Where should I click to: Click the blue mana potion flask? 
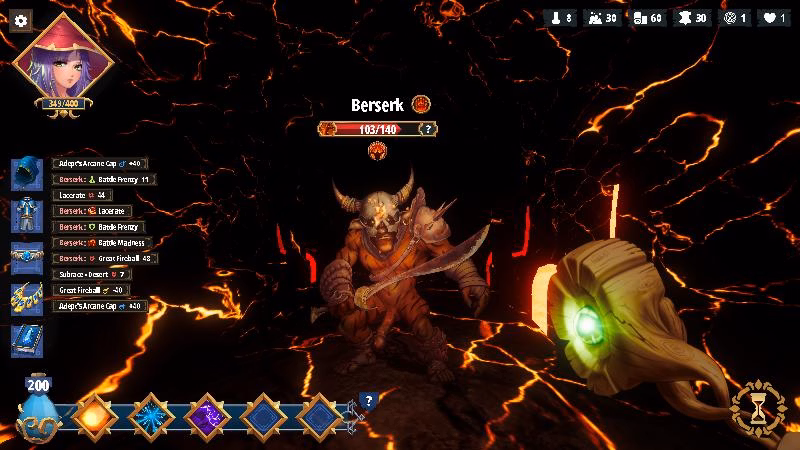pos(38,407)
